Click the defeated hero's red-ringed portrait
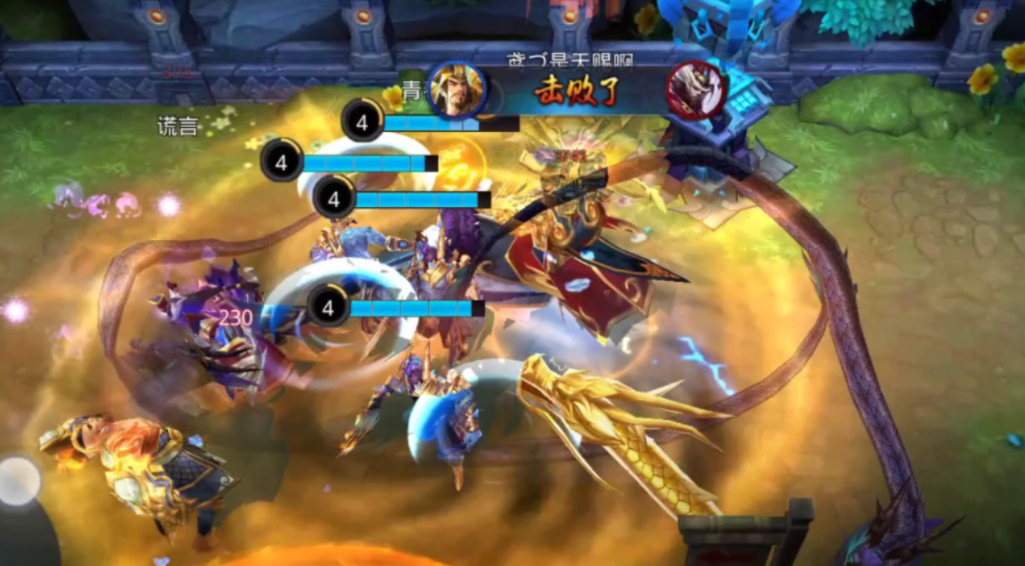This screenshot has height=566, width=1025. tap(696, 89)
